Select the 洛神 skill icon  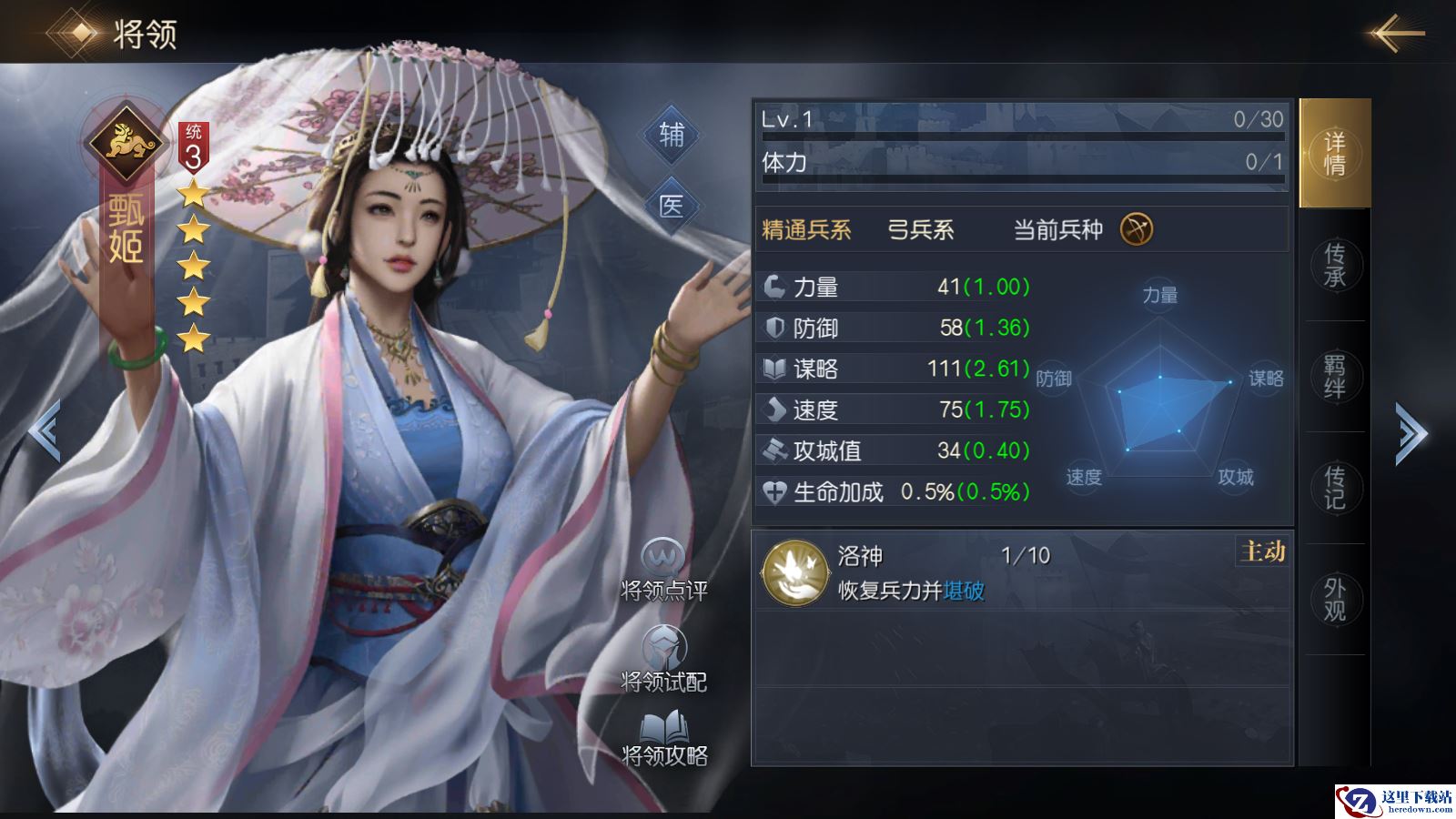pos(795,573)
